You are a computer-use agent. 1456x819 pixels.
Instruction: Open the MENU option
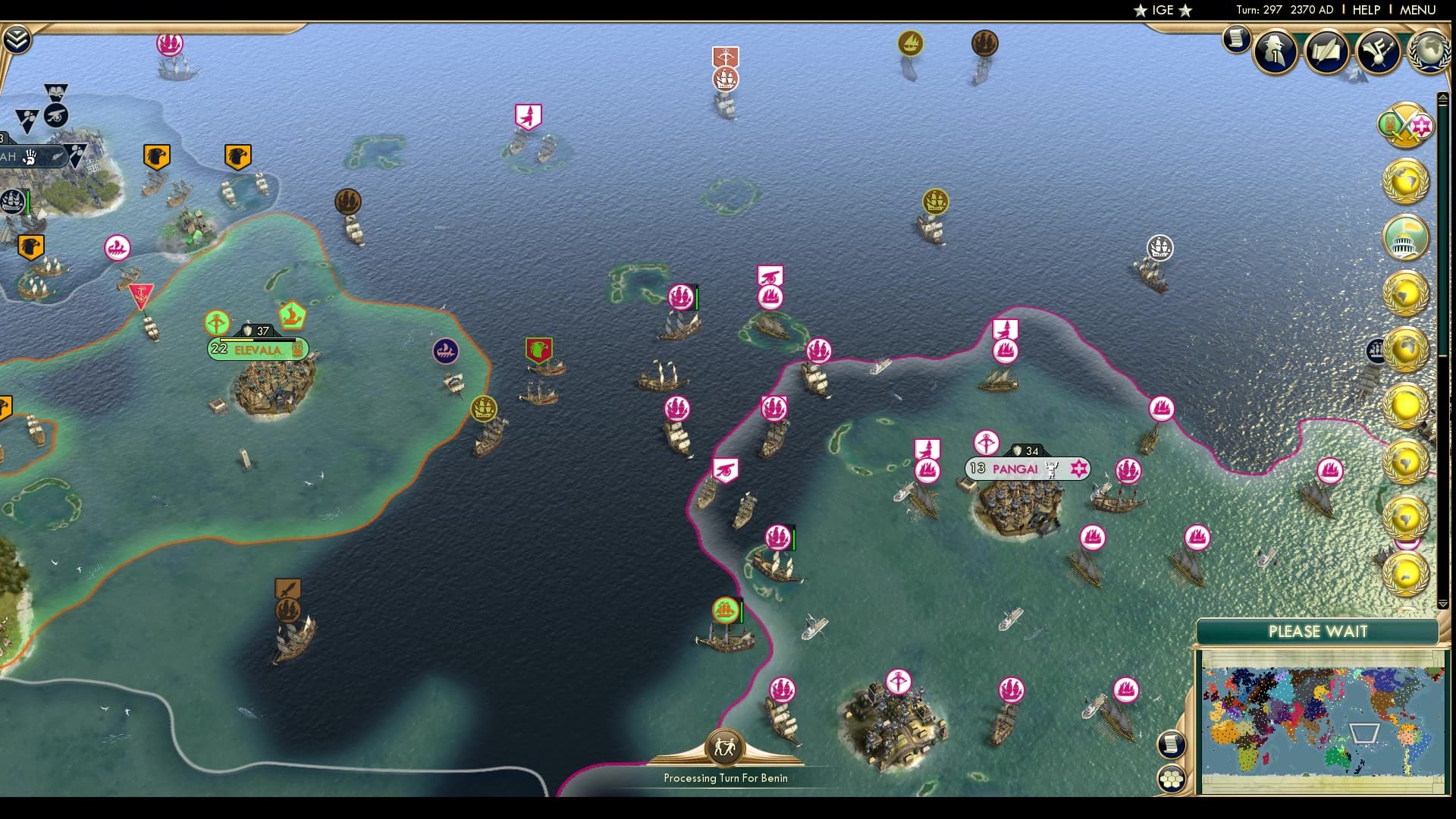[1419, 10]
